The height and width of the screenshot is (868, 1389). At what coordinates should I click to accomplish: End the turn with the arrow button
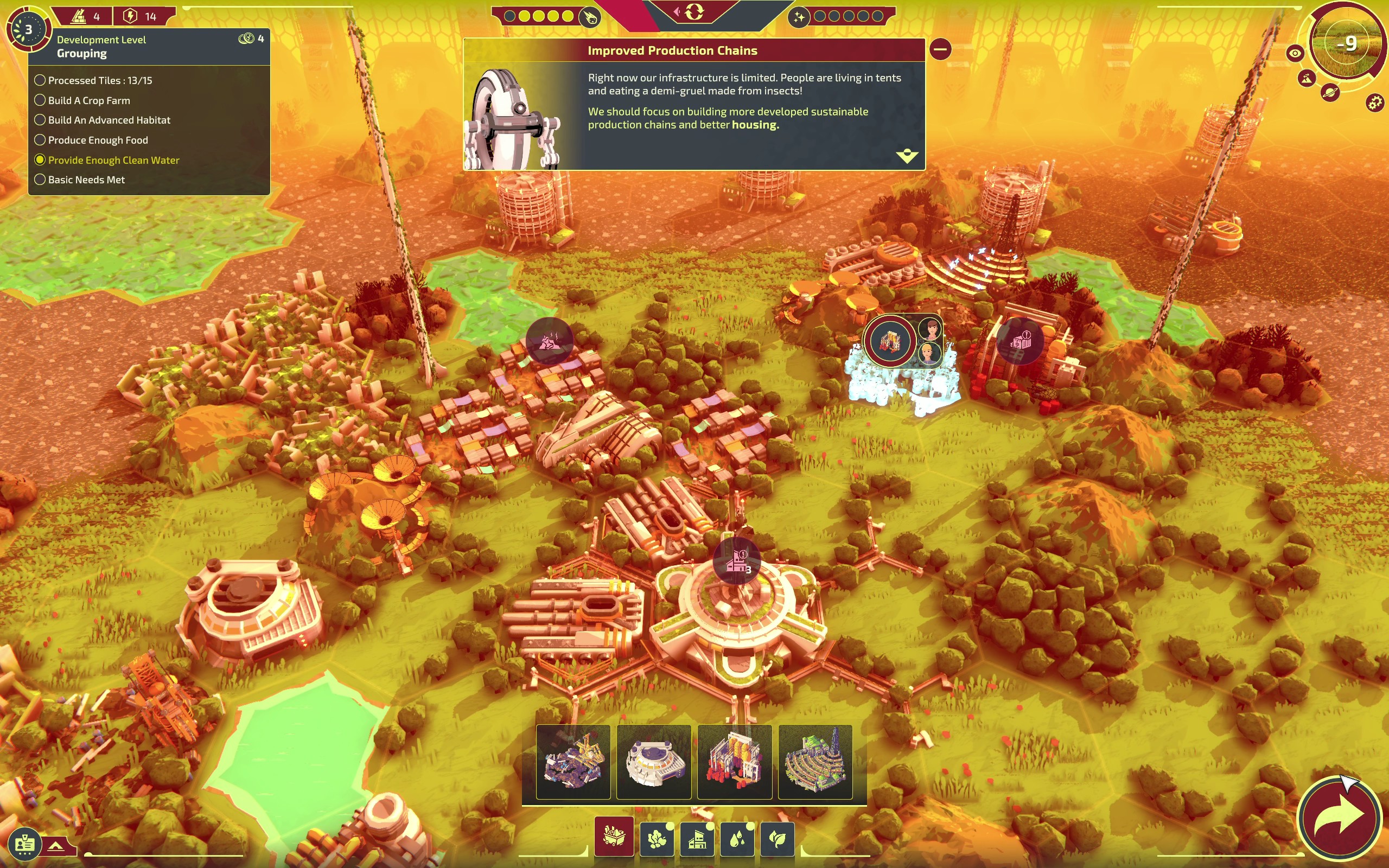(x=1340, y=819)
